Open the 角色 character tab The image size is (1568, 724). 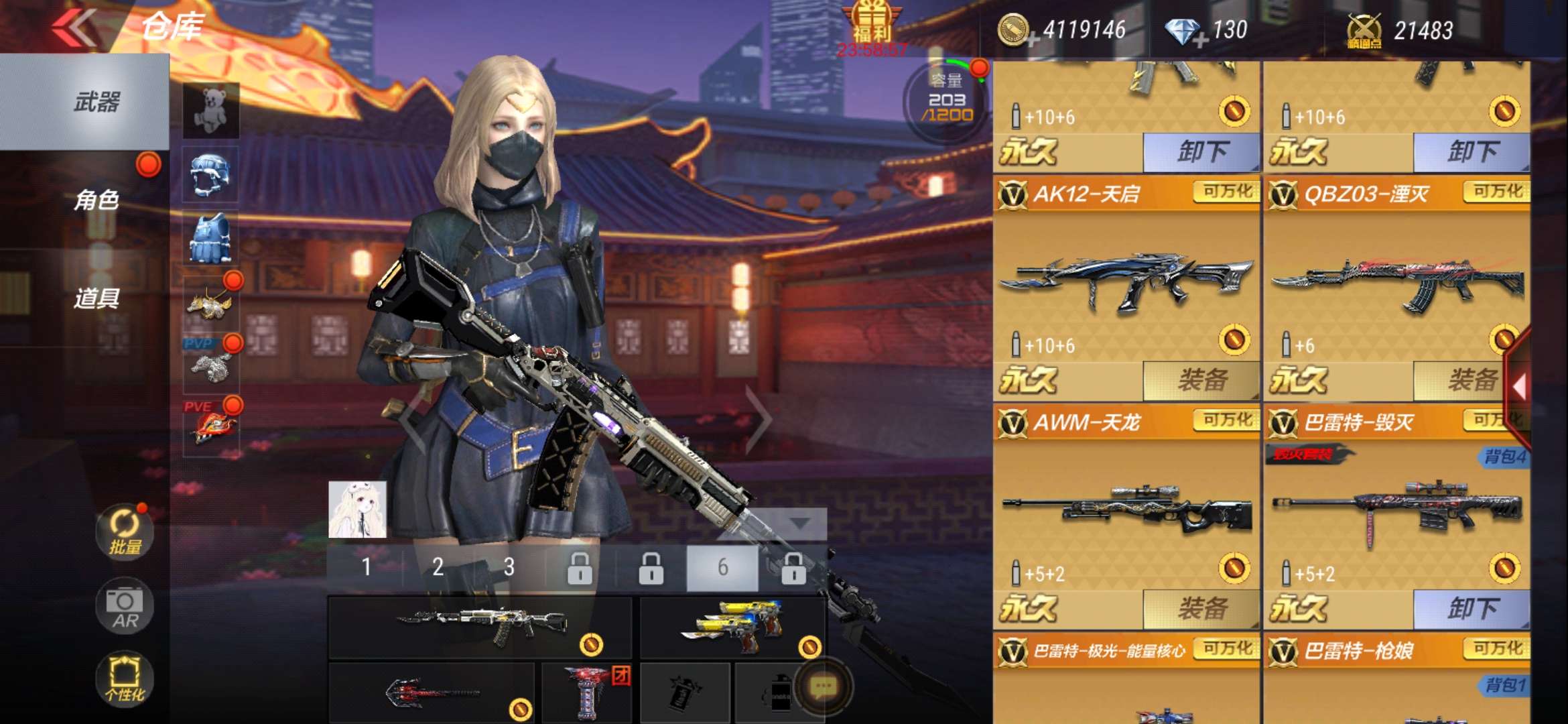96,200
